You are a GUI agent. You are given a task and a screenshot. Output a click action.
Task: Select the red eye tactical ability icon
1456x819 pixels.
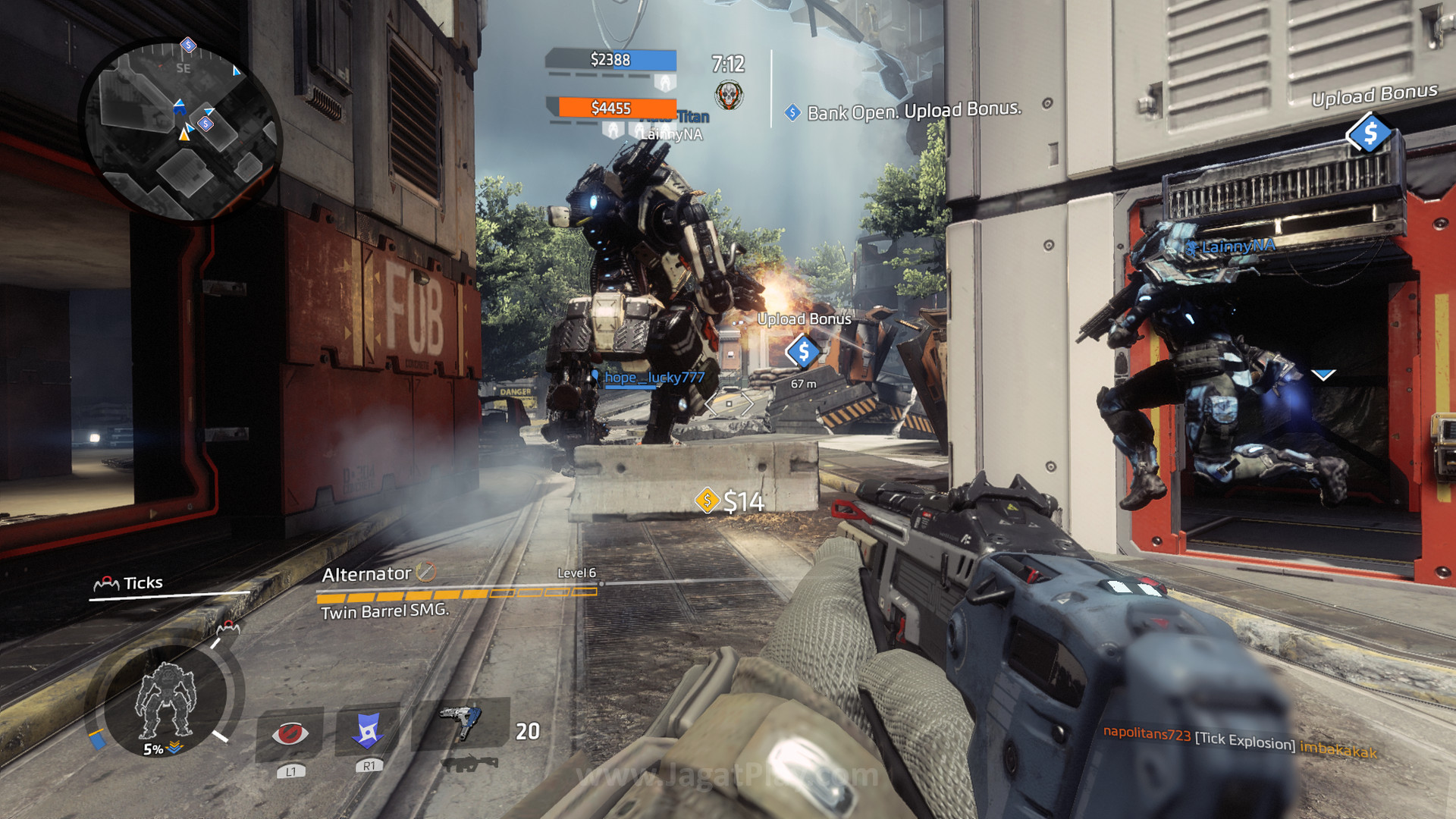[x=290, y=733]
